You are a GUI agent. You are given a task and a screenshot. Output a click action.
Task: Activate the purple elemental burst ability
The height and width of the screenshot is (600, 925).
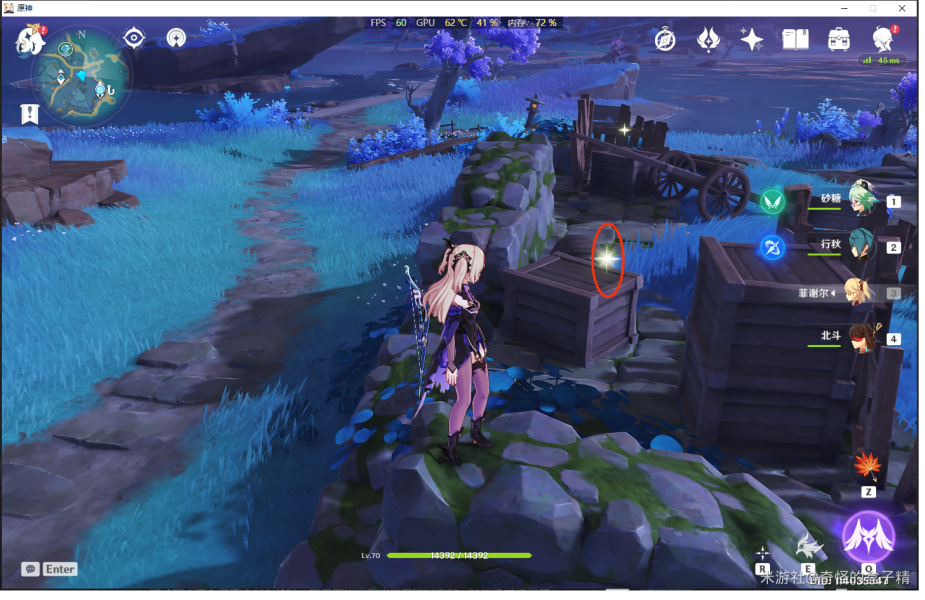[x=867, y=537]
